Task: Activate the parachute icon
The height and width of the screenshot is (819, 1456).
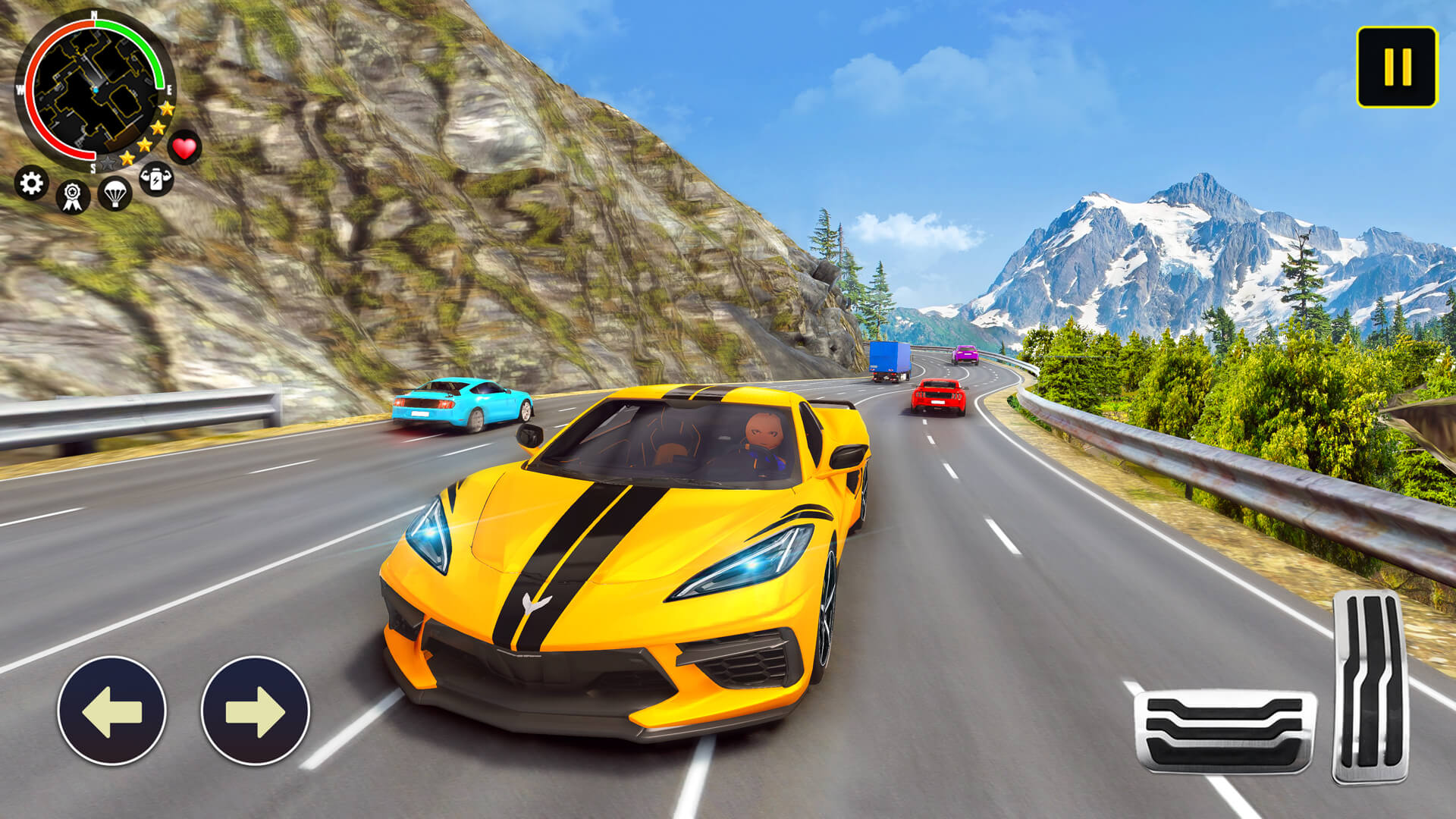Action: 115,193
